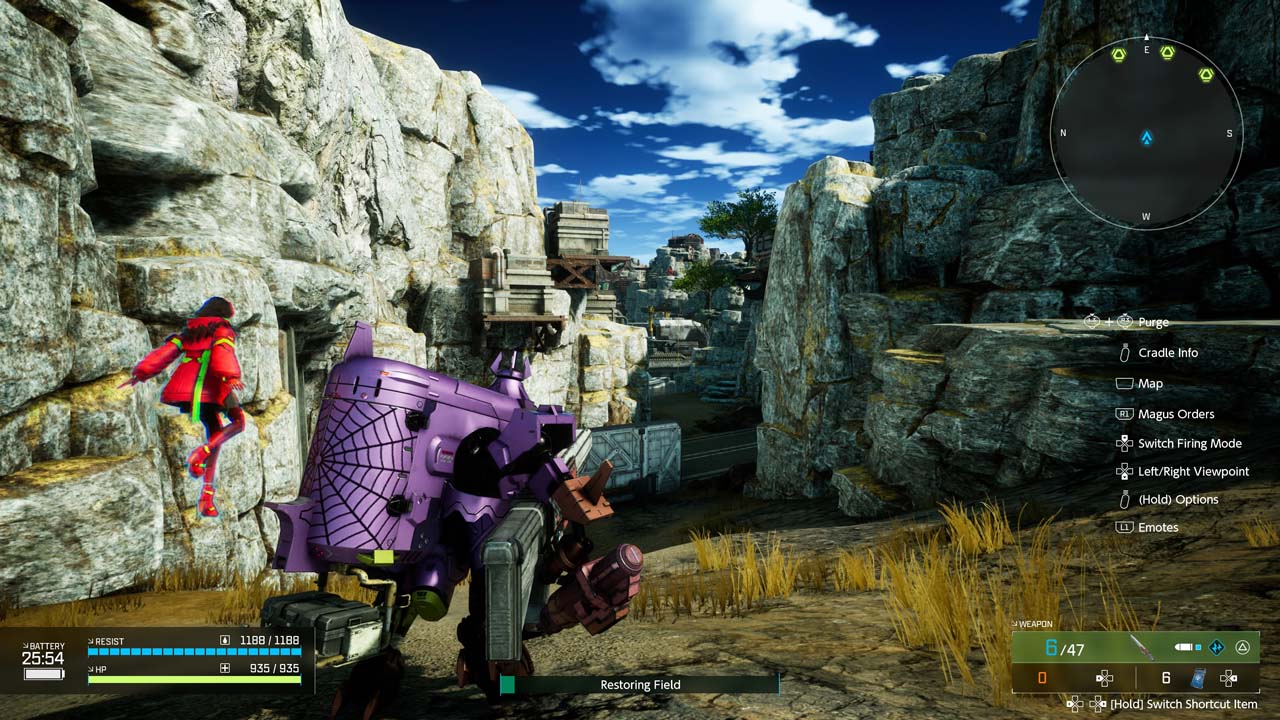1280x720 pixels.
Task: Open the Options entry
Action: click(1177, 499)
